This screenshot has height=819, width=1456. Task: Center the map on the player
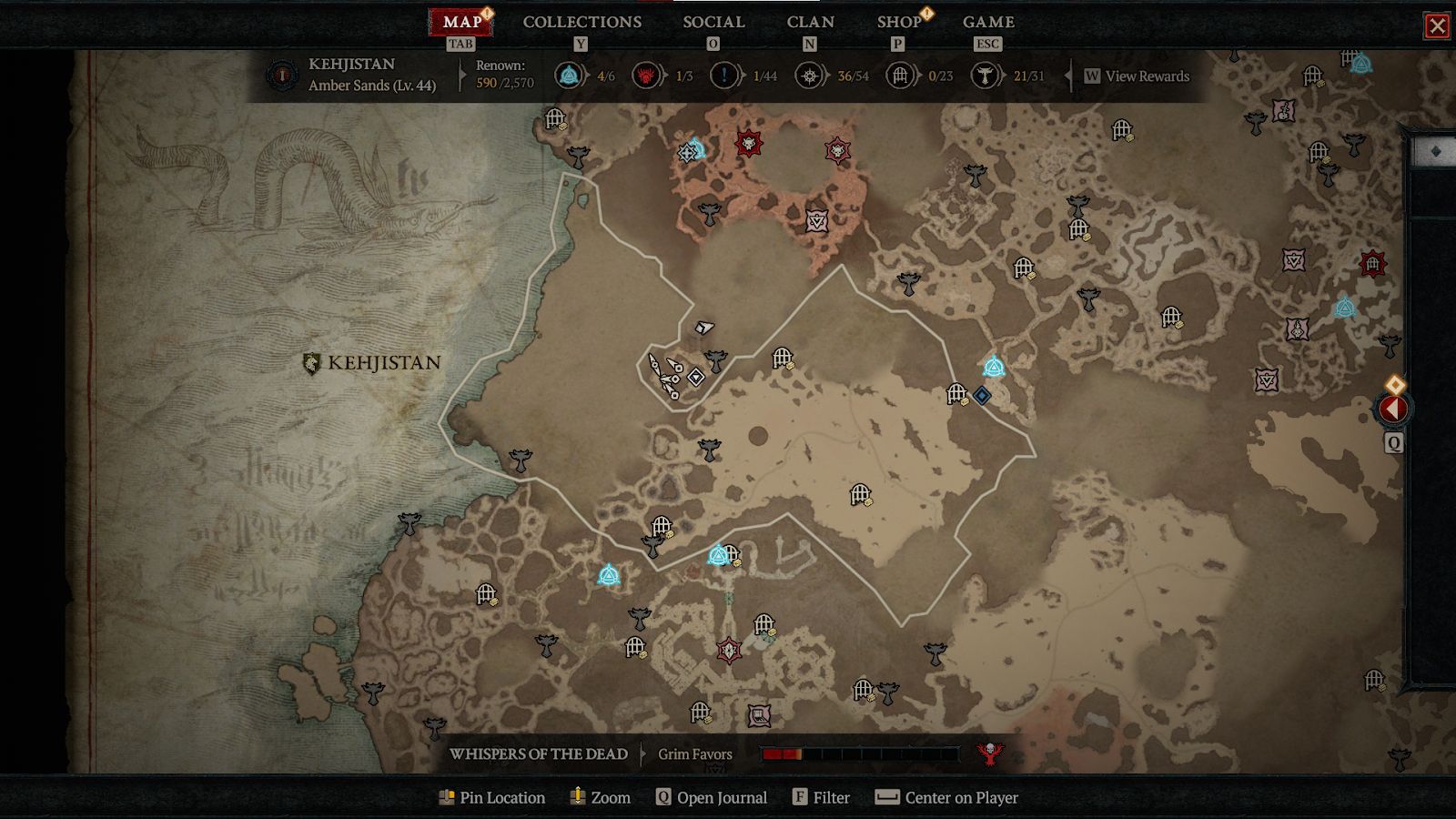tap(946, 798)
